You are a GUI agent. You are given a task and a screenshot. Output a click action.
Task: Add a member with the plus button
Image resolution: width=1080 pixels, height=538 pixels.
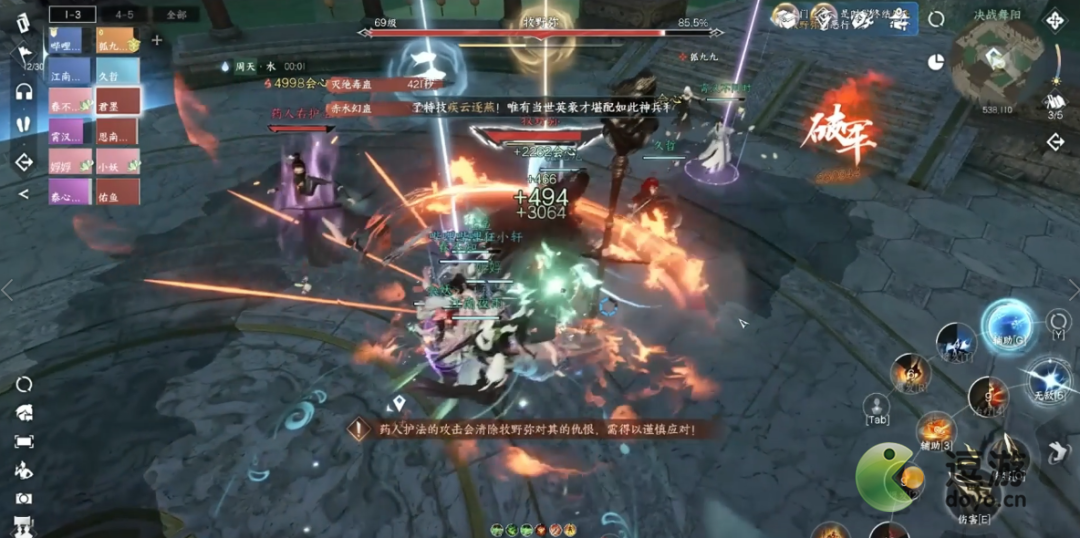coord(157,40)
